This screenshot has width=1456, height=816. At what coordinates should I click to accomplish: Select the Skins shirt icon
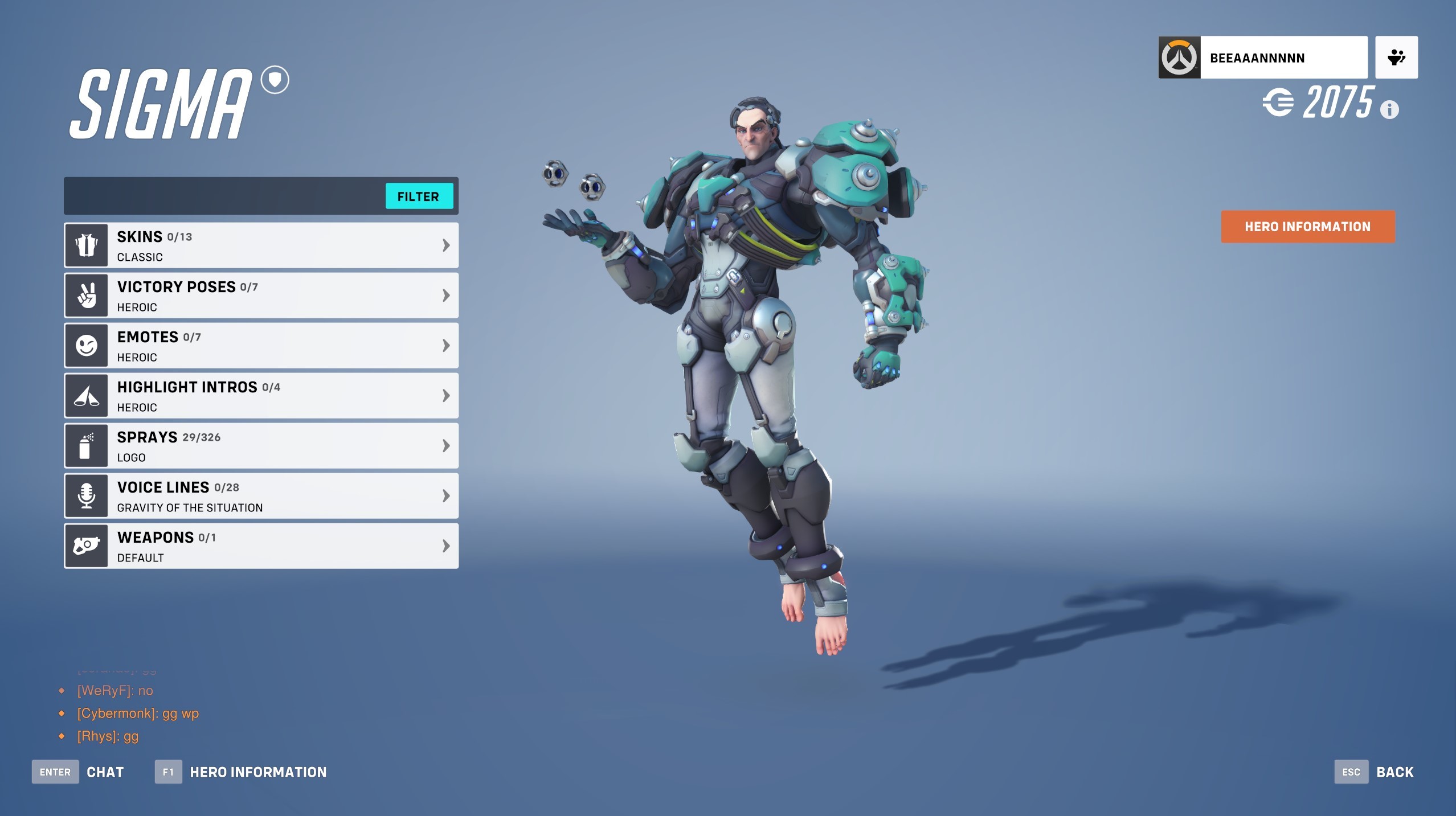tap(86, 245)
